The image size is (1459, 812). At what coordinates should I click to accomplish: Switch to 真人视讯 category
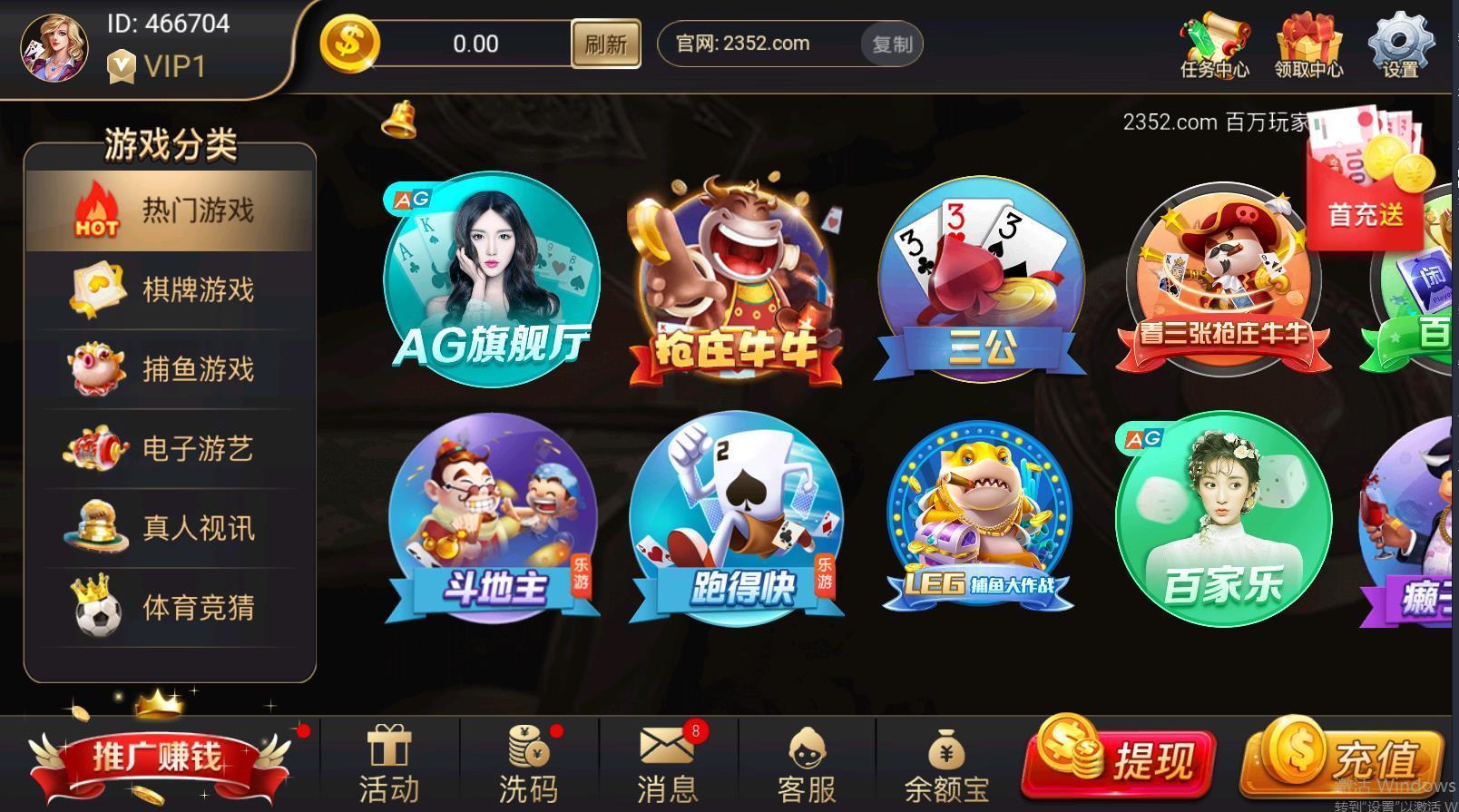170,528
